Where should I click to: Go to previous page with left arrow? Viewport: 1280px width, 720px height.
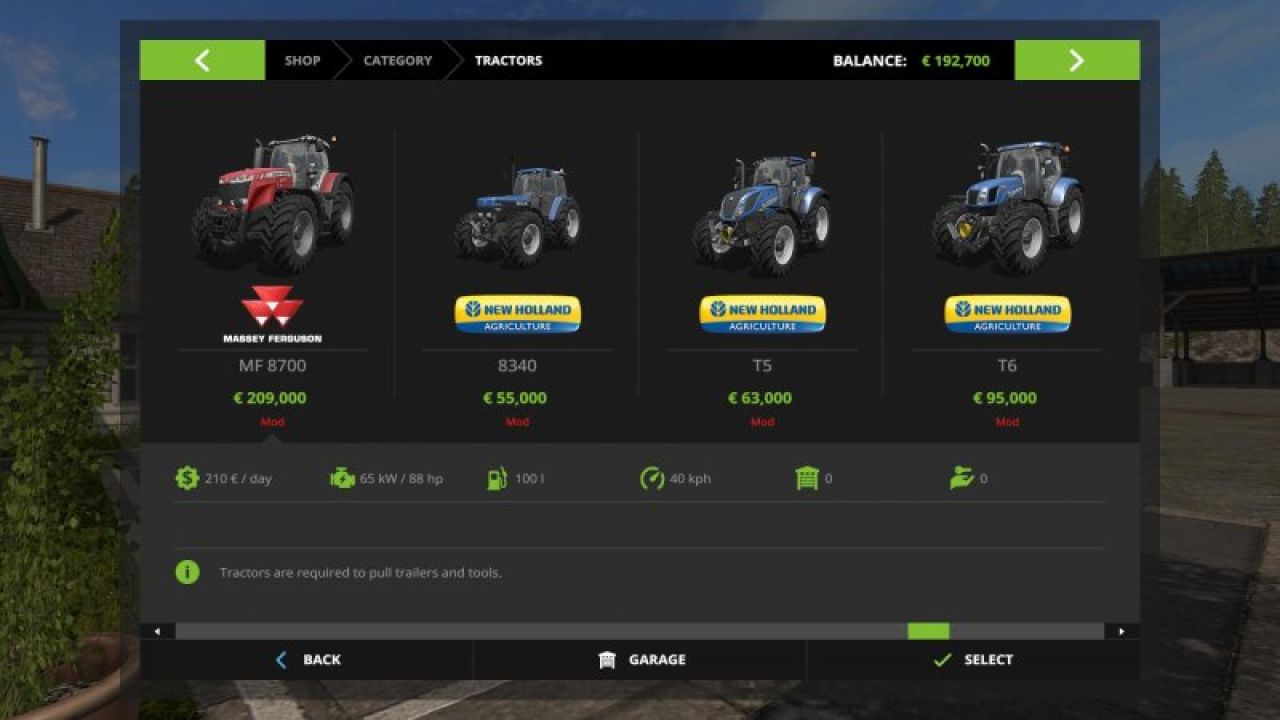[x=202, y=60]
